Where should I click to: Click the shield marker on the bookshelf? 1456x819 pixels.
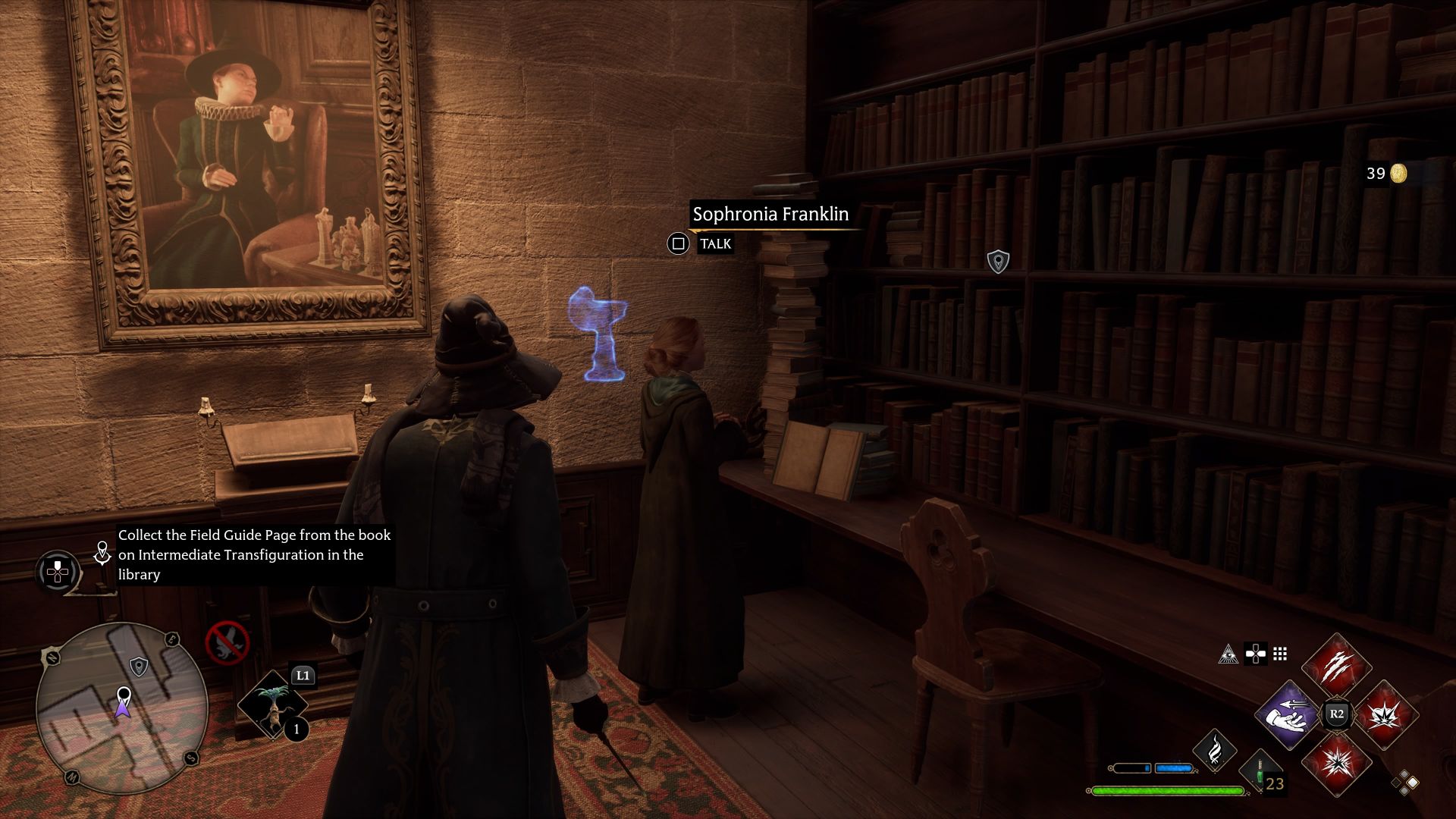point(999,261)
